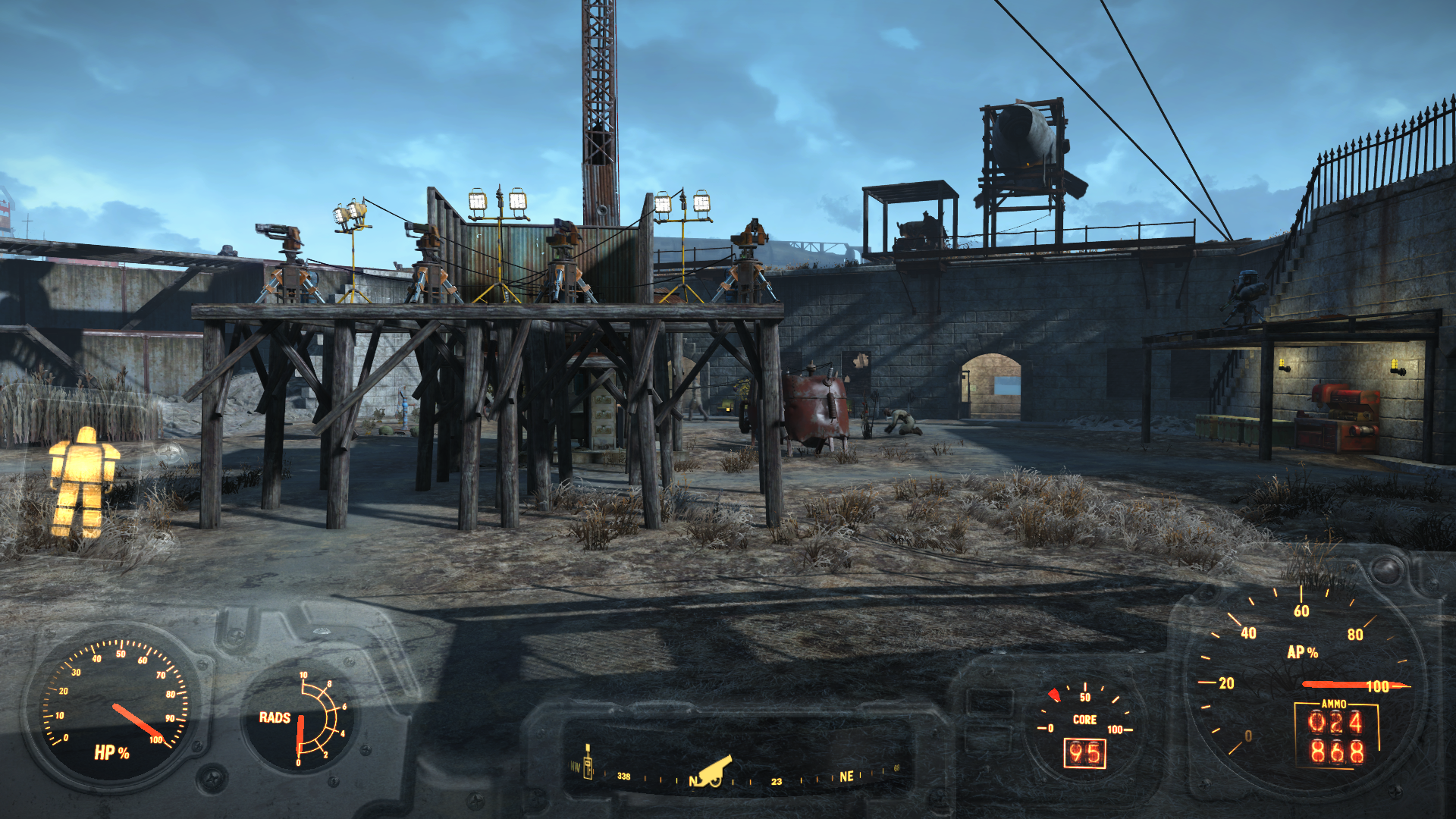
Task: Click the glowing power armor status figure
Action: tap(83, 482)
